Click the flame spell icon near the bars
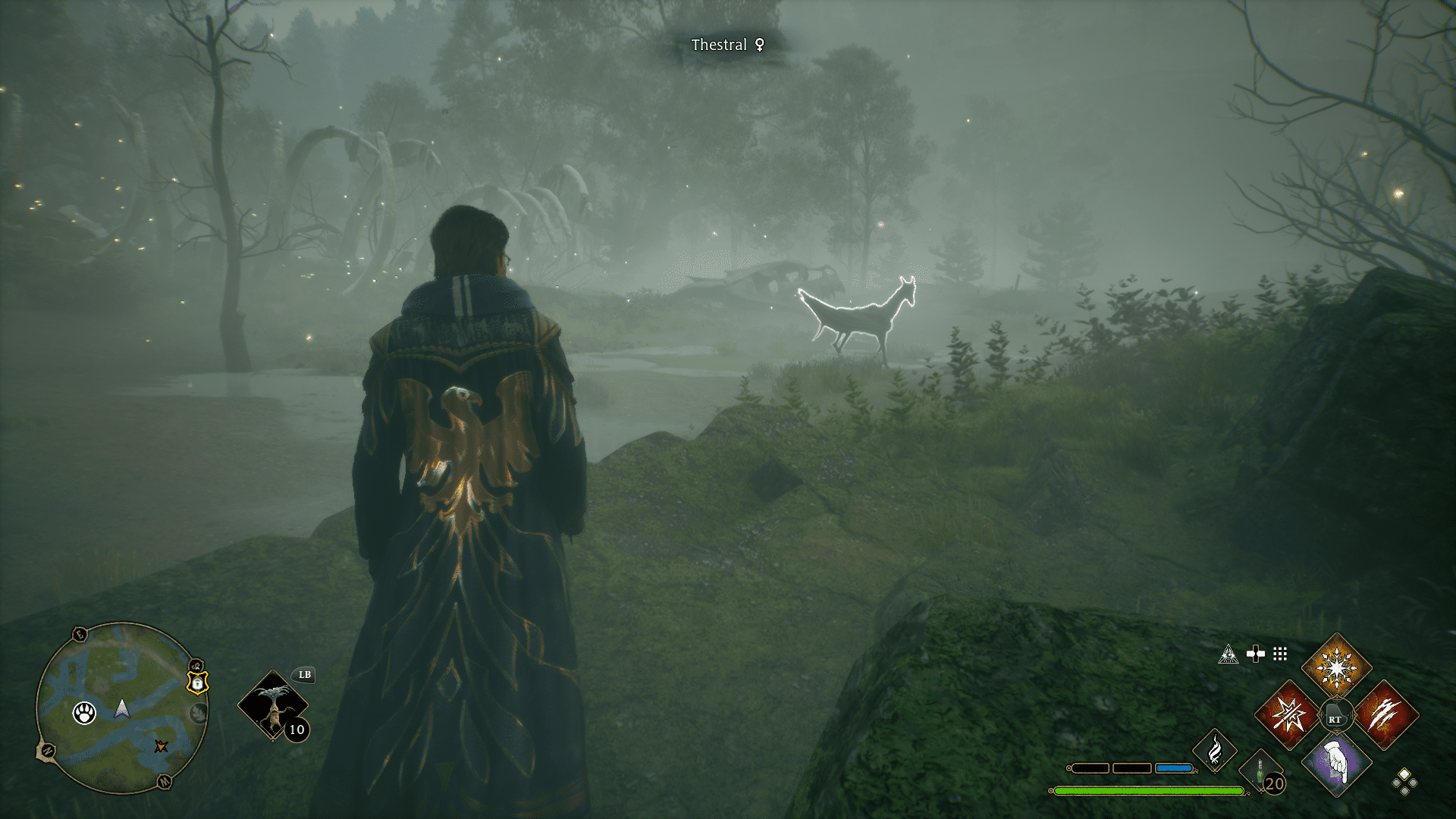The width and height of the screenshot is (1456, 819). (x=1213, y=751)
